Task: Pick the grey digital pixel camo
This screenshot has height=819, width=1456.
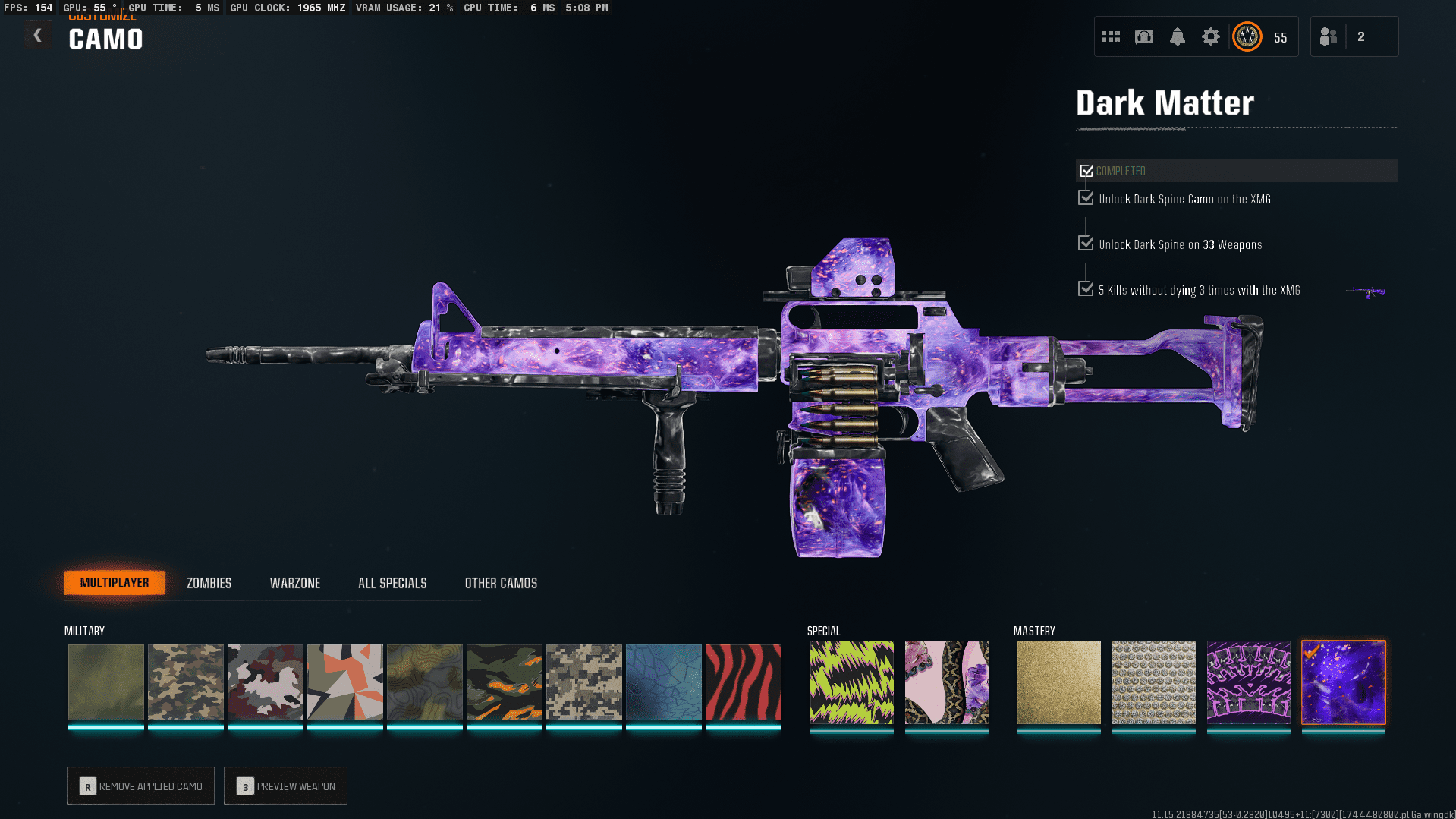Action: [583, 682]
